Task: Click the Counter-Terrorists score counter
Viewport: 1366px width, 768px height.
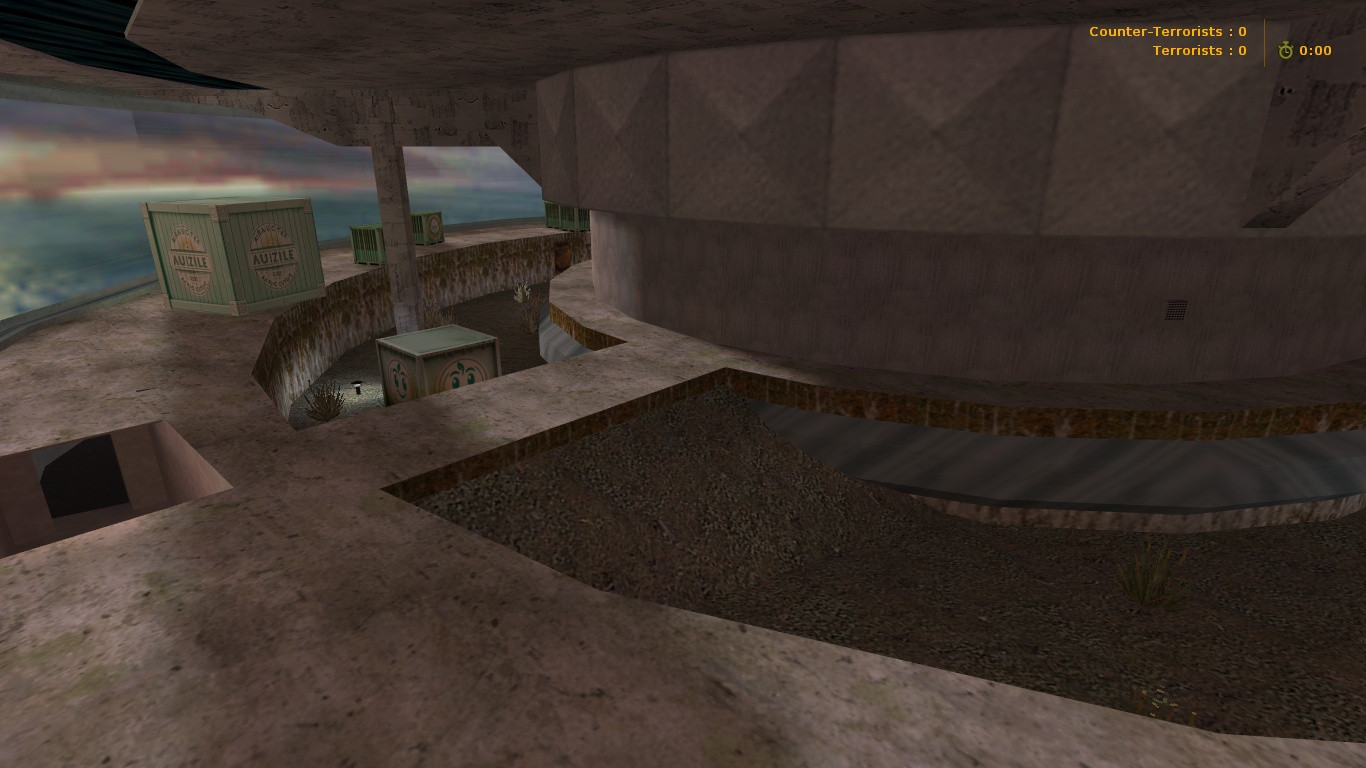Action: [x=1167, y=31]
